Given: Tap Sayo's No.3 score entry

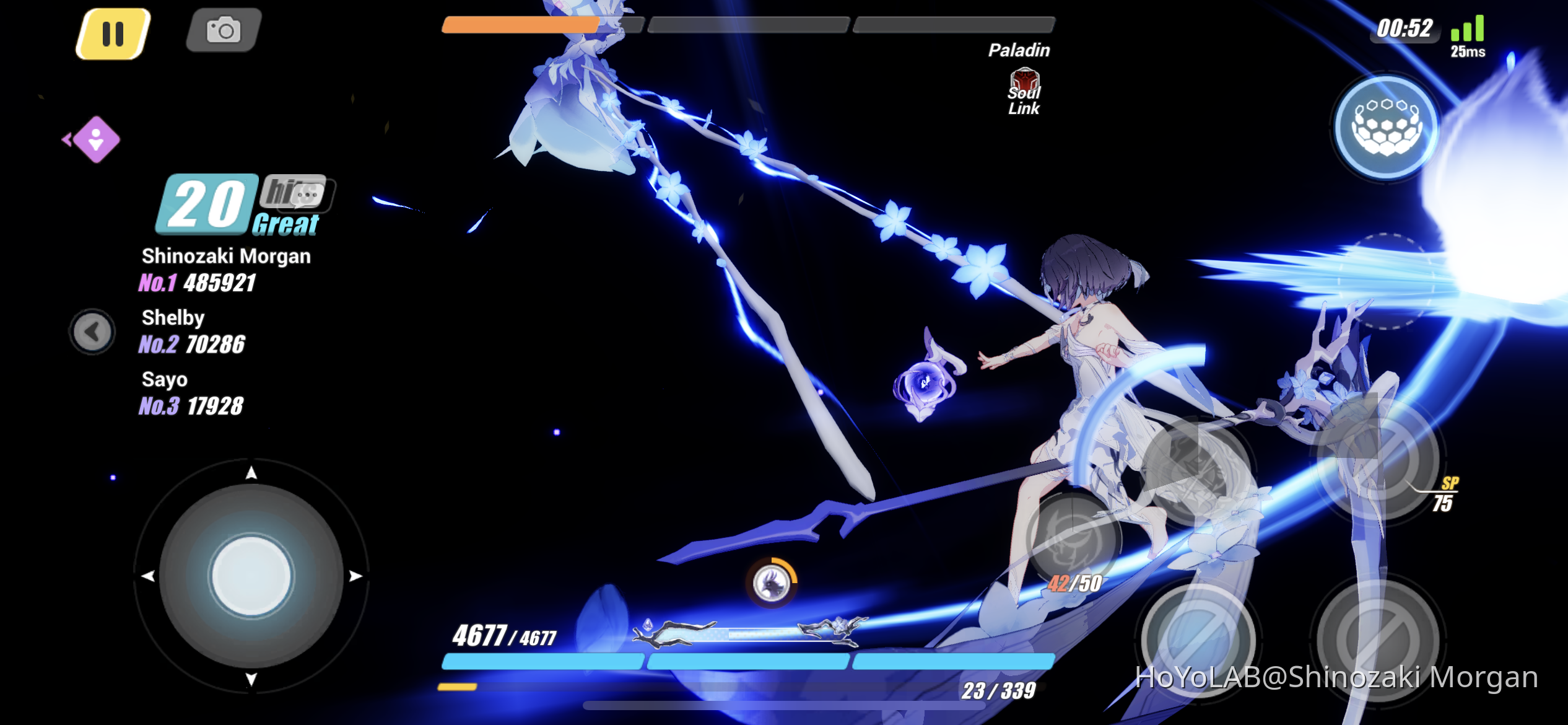Looking at the screenshot, I should 191,393.
